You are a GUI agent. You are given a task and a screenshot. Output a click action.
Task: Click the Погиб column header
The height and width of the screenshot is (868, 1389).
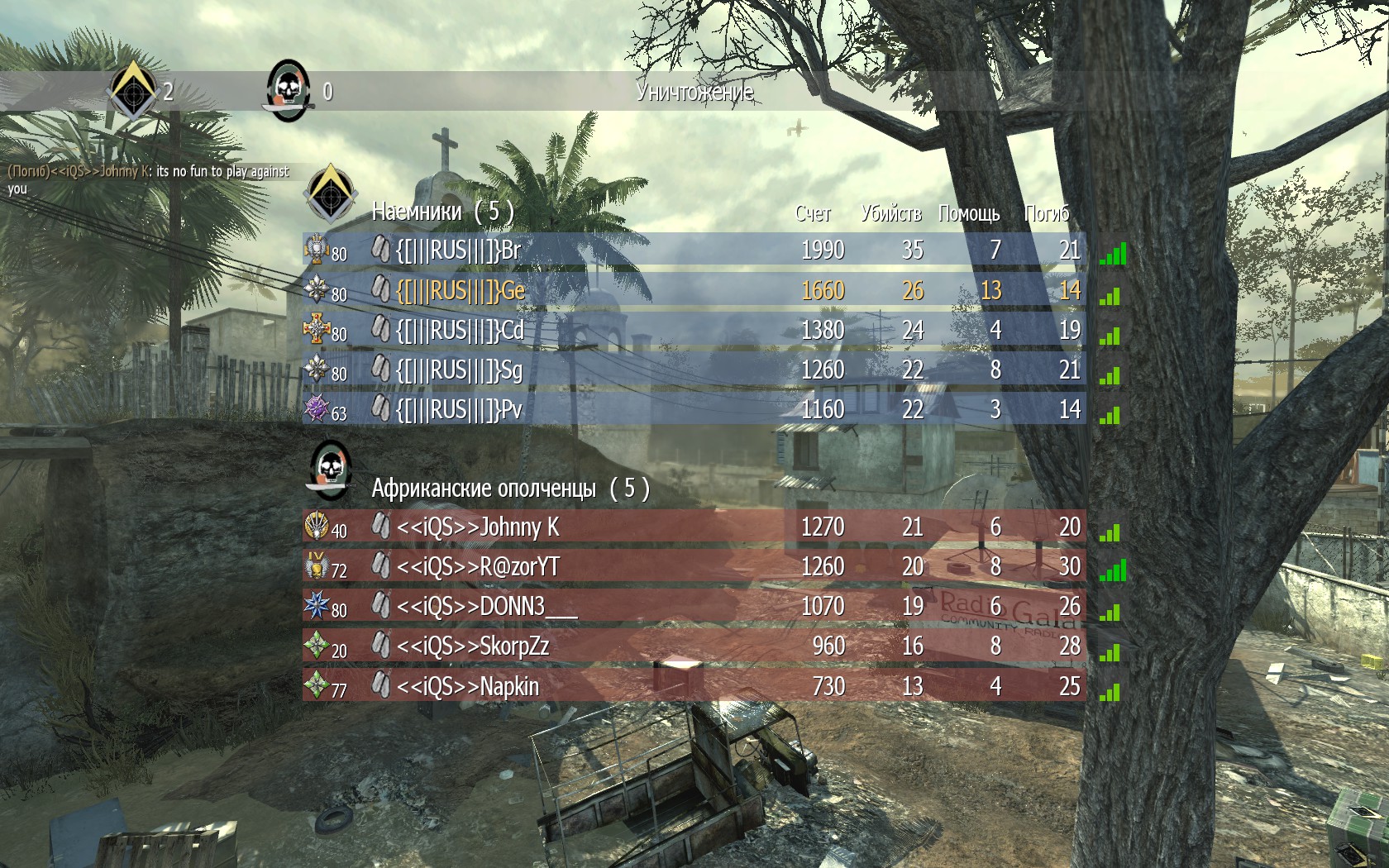pyautogui.click(x=1047, y=214)
